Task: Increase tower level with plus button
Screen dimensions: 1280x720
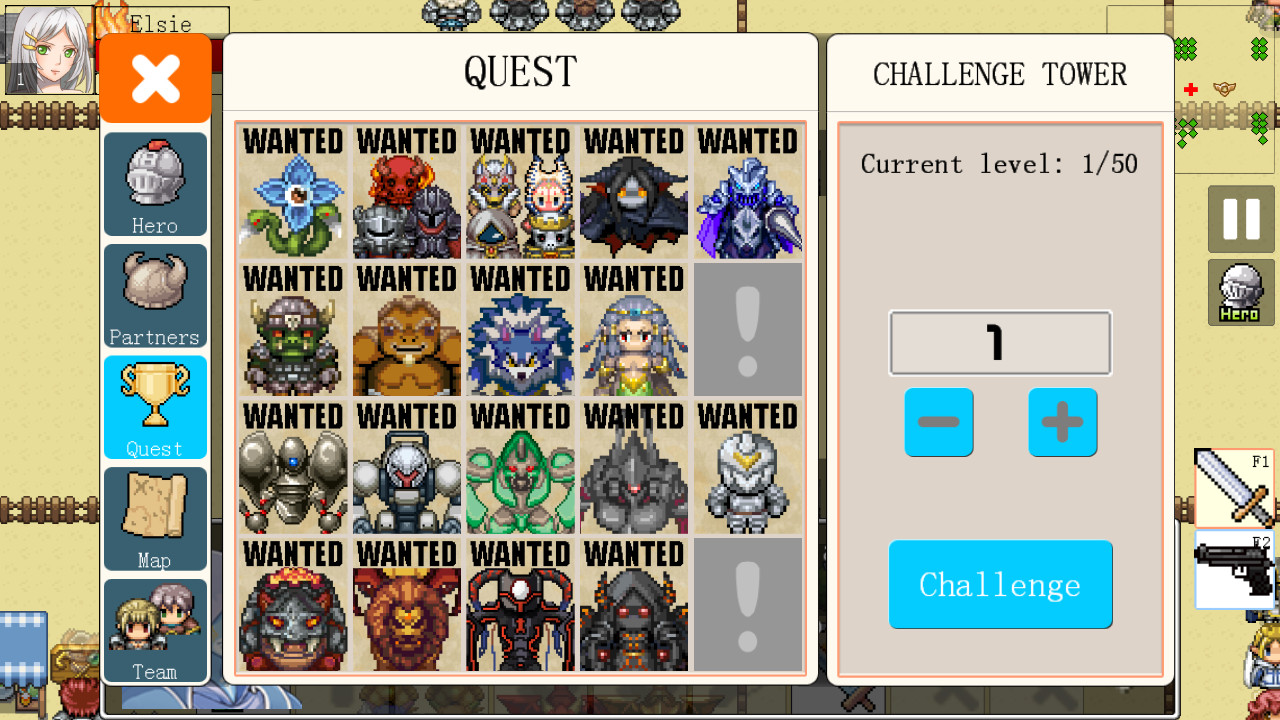Action: tap(1062, 422)
